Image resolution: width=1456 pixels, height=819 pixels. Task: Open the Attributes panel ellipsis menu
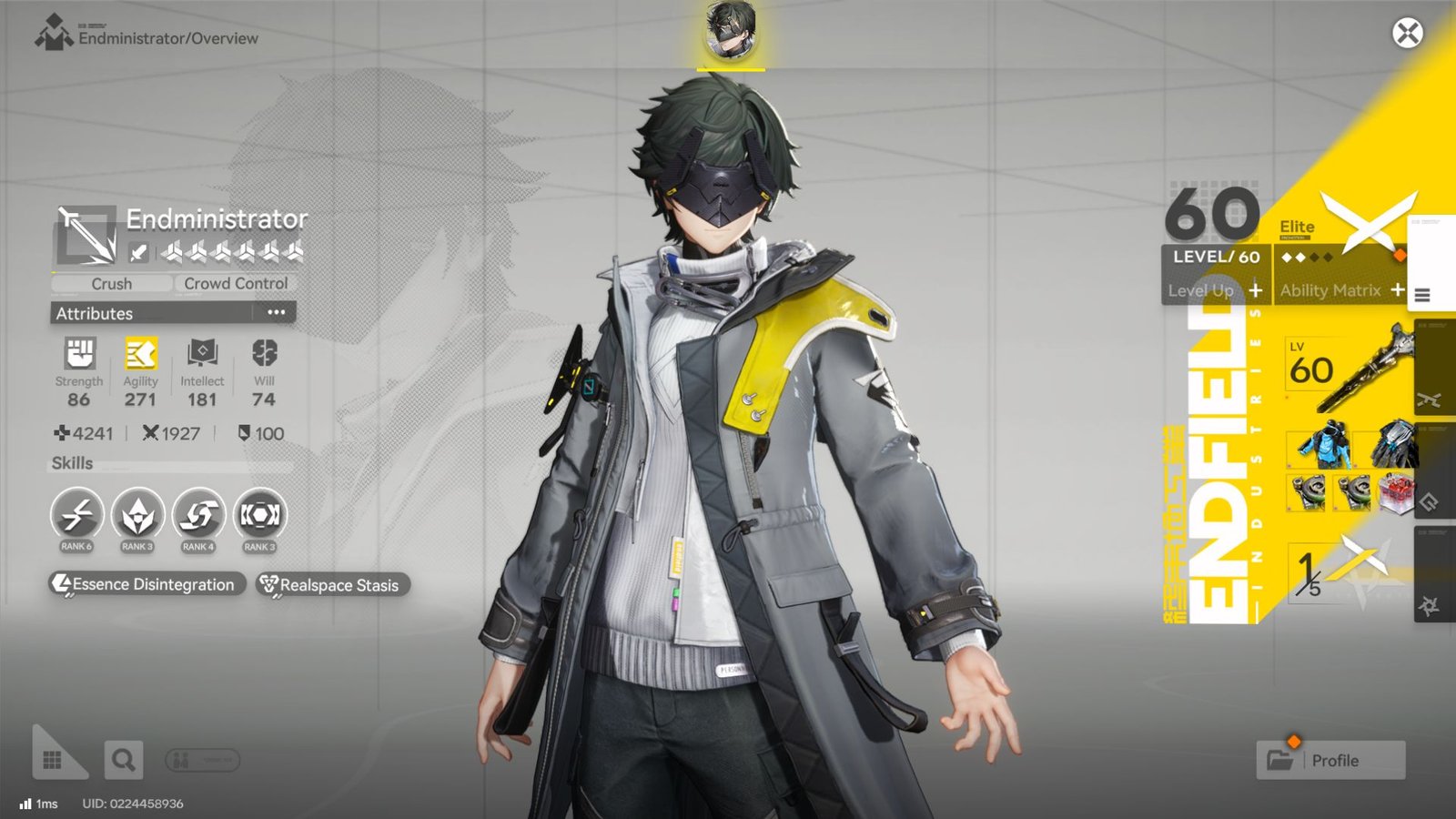[x=277, y=313]
